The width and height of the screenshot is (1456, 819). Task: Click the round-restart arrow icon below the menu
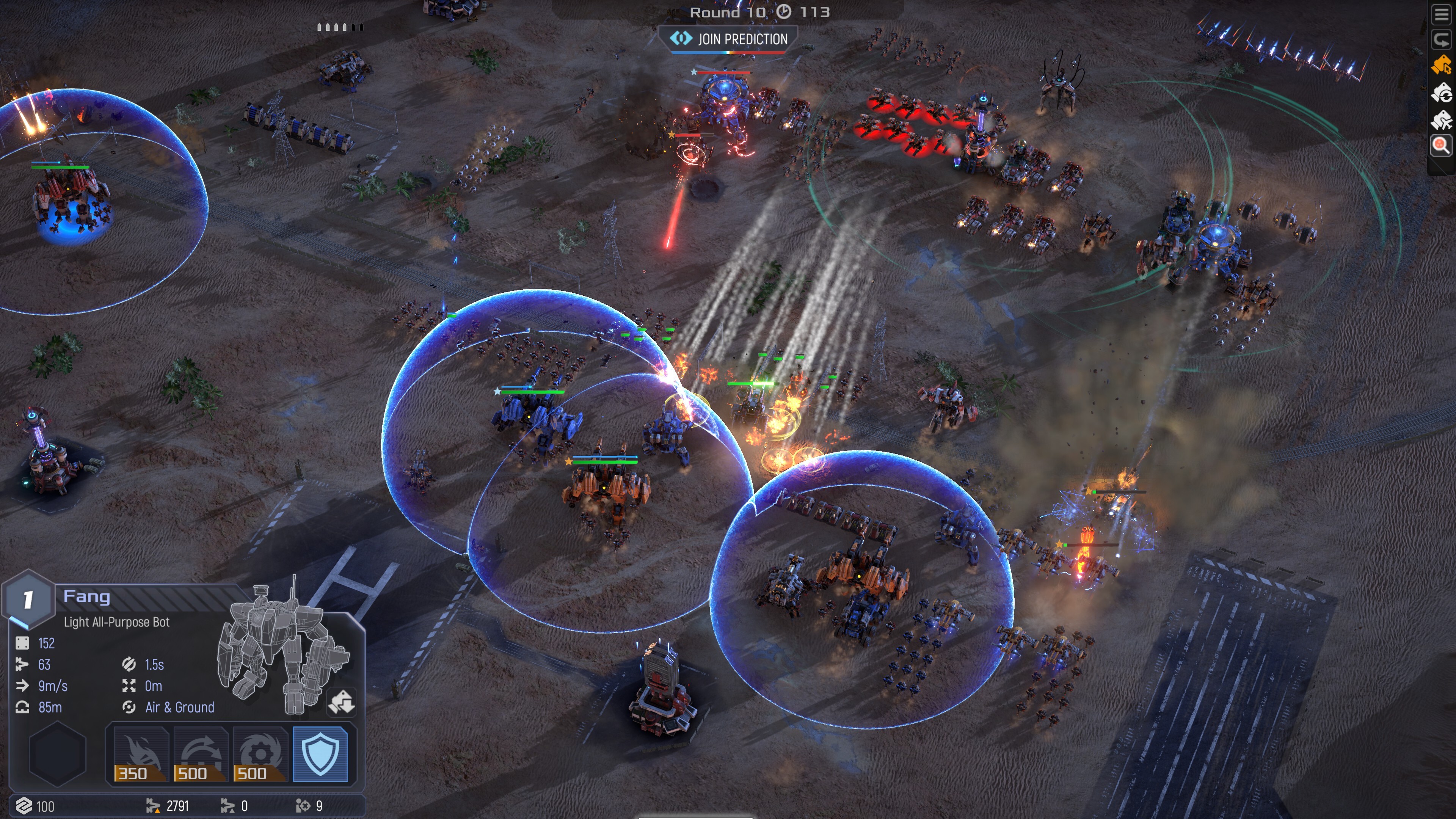[1442, 39]
